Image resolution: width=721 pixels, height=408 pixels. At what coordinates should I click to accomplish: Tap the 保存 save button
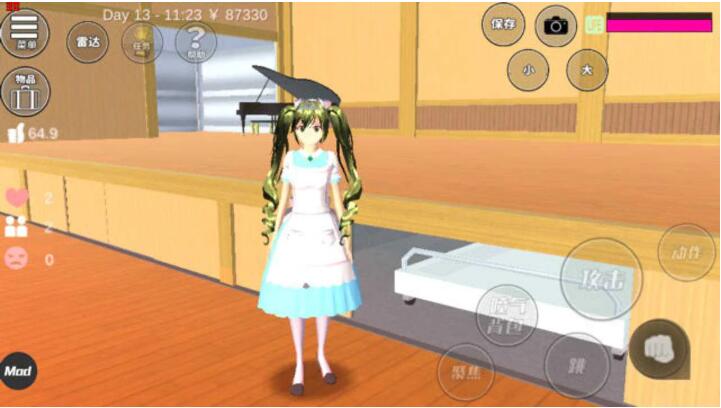click(x=503, y=24)
